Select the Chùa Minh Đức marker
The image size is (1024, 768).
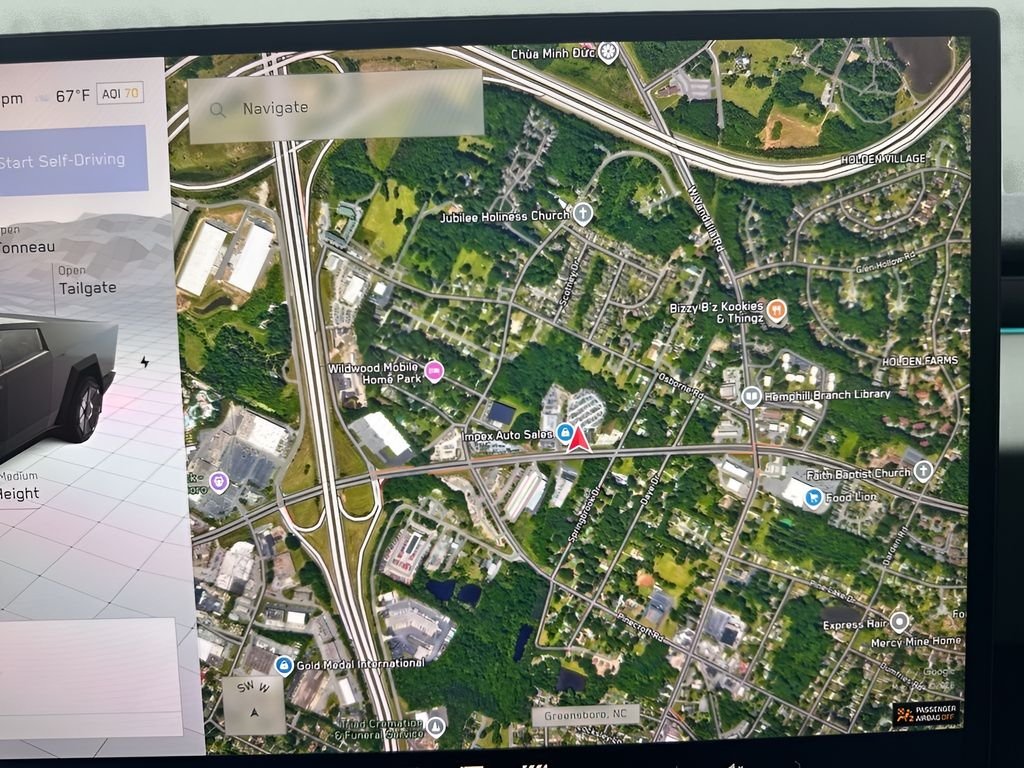607,52
